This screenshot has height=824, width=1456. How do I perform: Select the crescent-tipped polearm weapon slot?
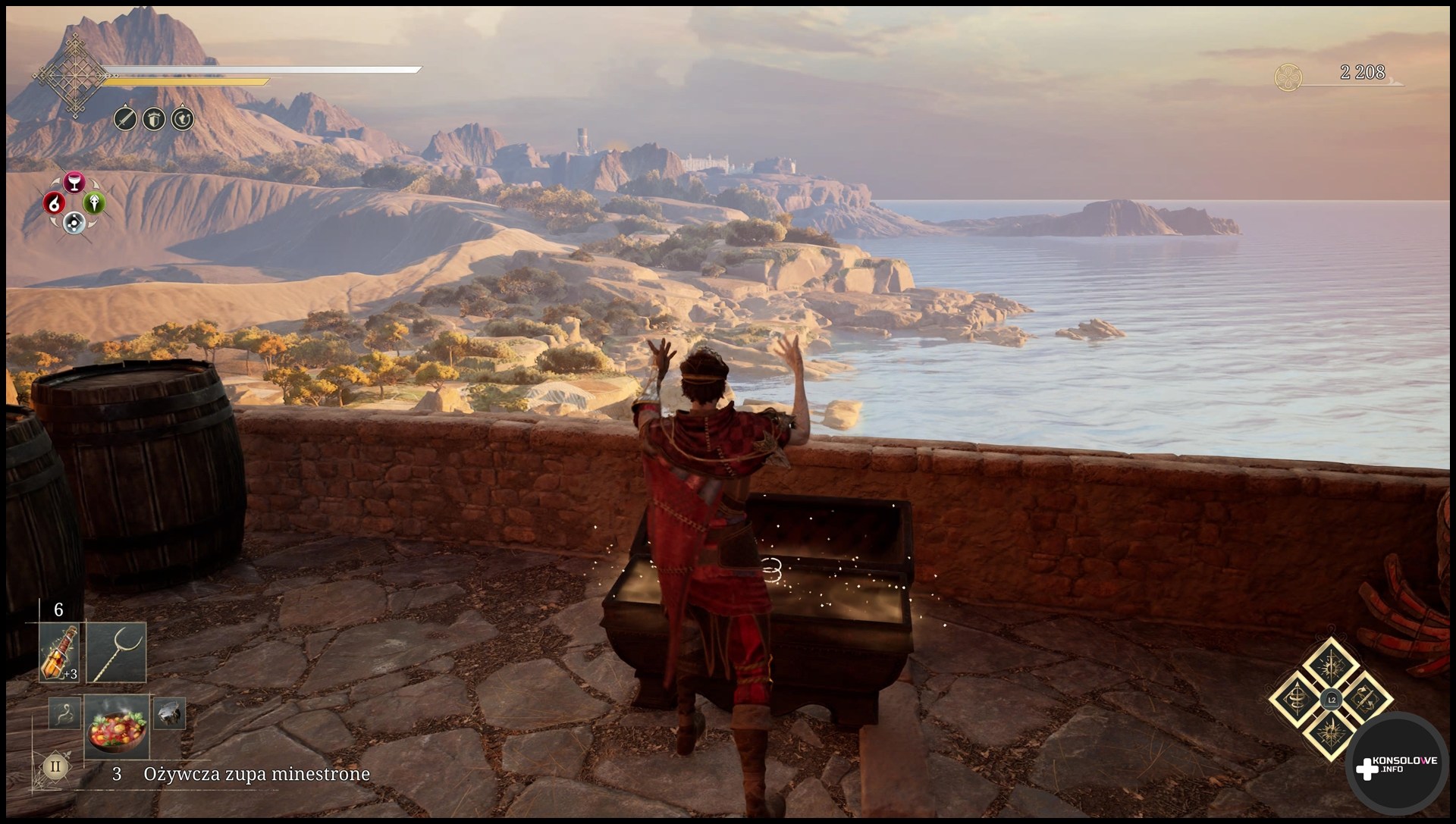[116, 651]
